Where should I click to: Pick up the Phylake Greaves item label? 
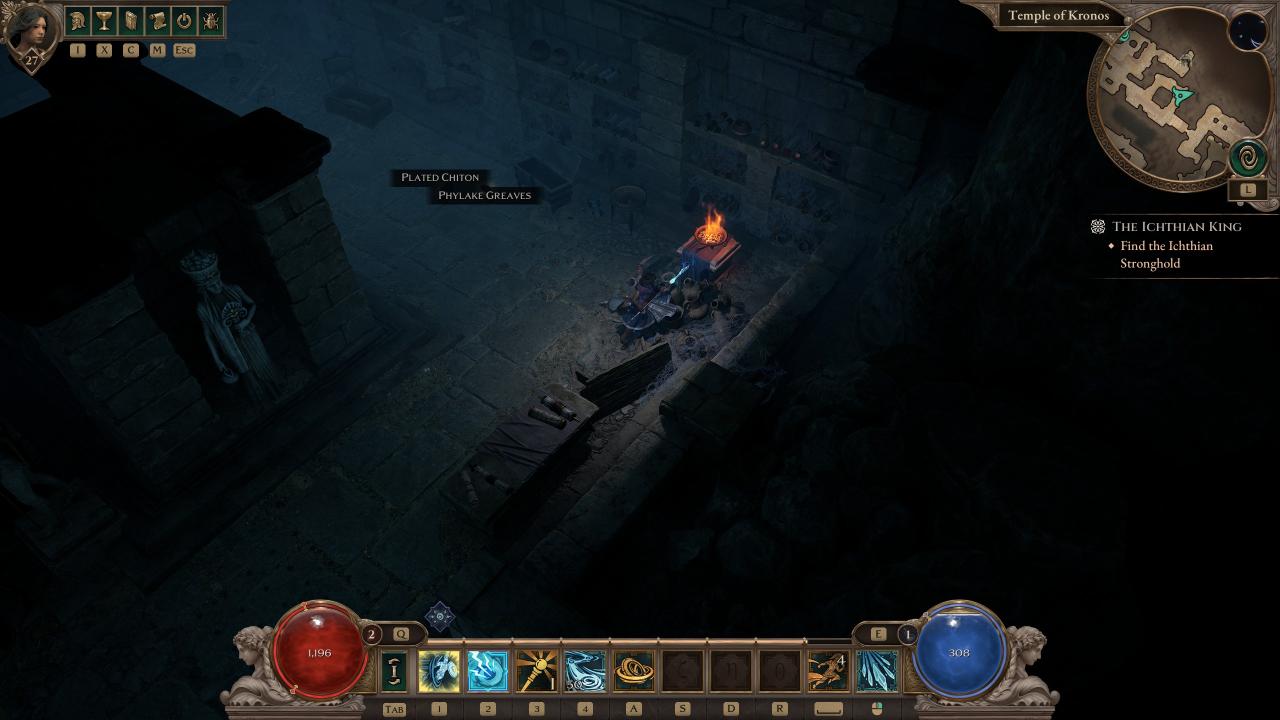pyautogui.click(x=484, y=195)
